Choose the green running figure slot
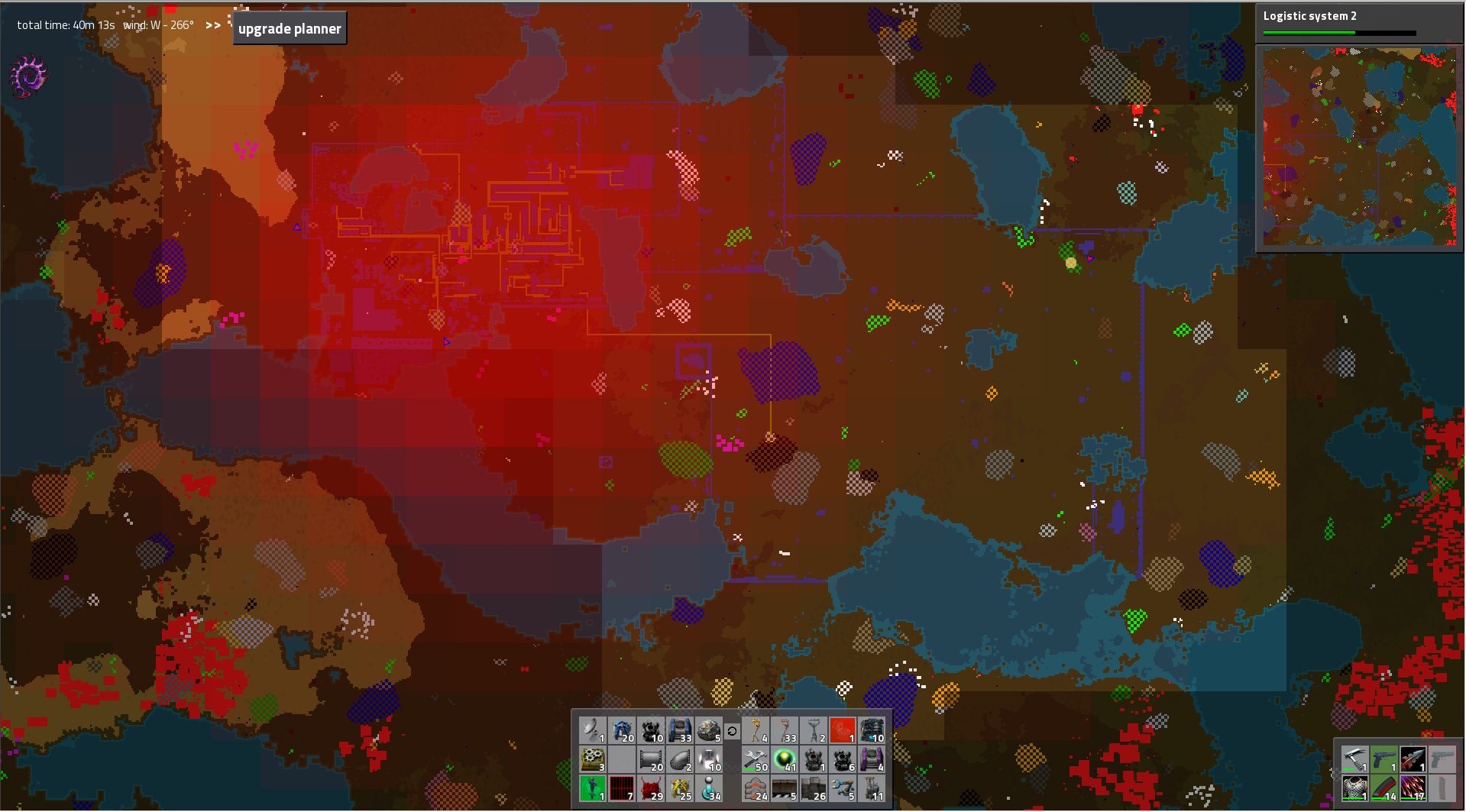 (x=592, y=788)
